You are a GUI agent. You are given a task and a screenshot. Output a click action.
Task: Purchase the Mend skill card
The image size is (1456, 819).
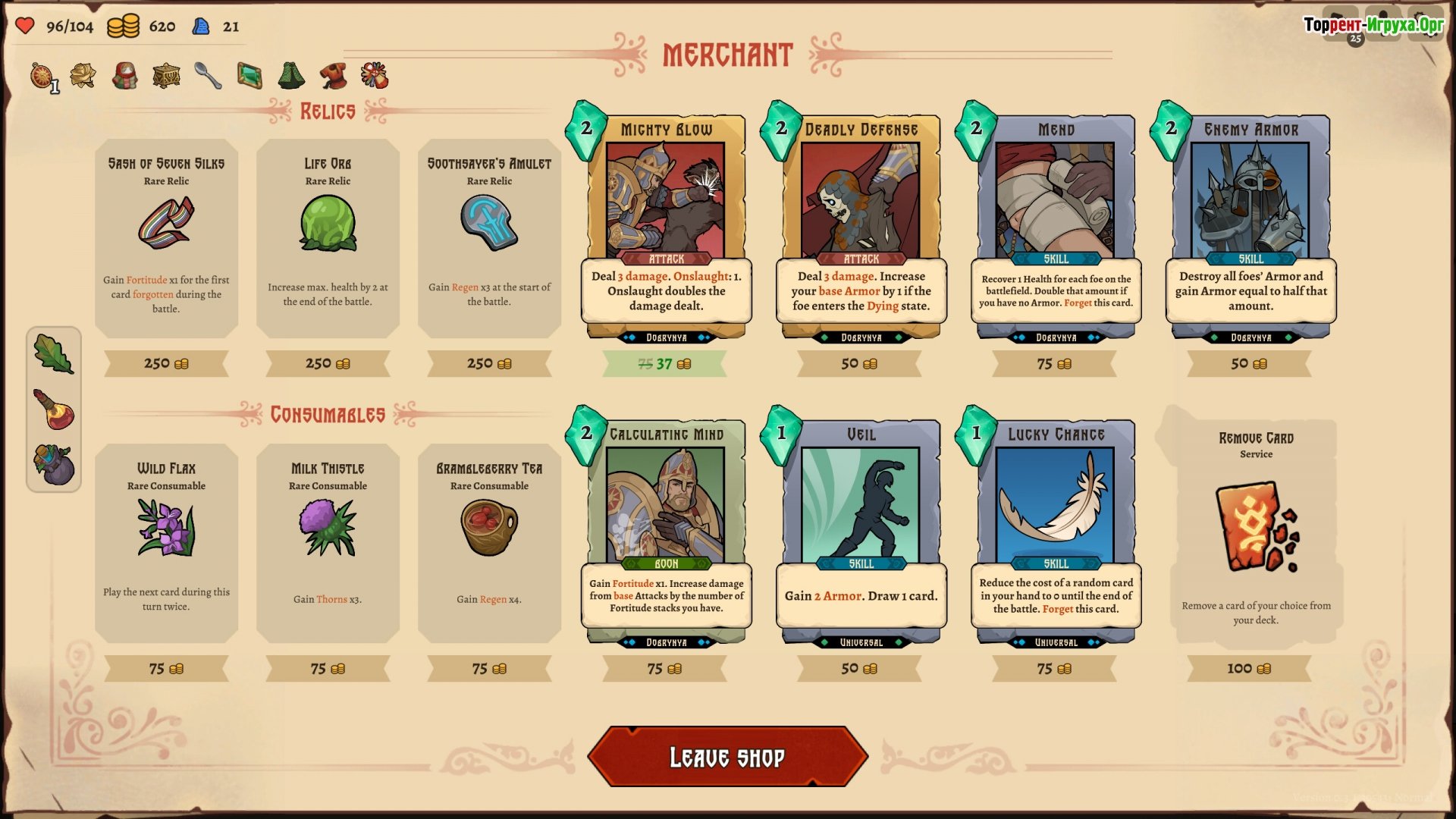point(1056,227)
